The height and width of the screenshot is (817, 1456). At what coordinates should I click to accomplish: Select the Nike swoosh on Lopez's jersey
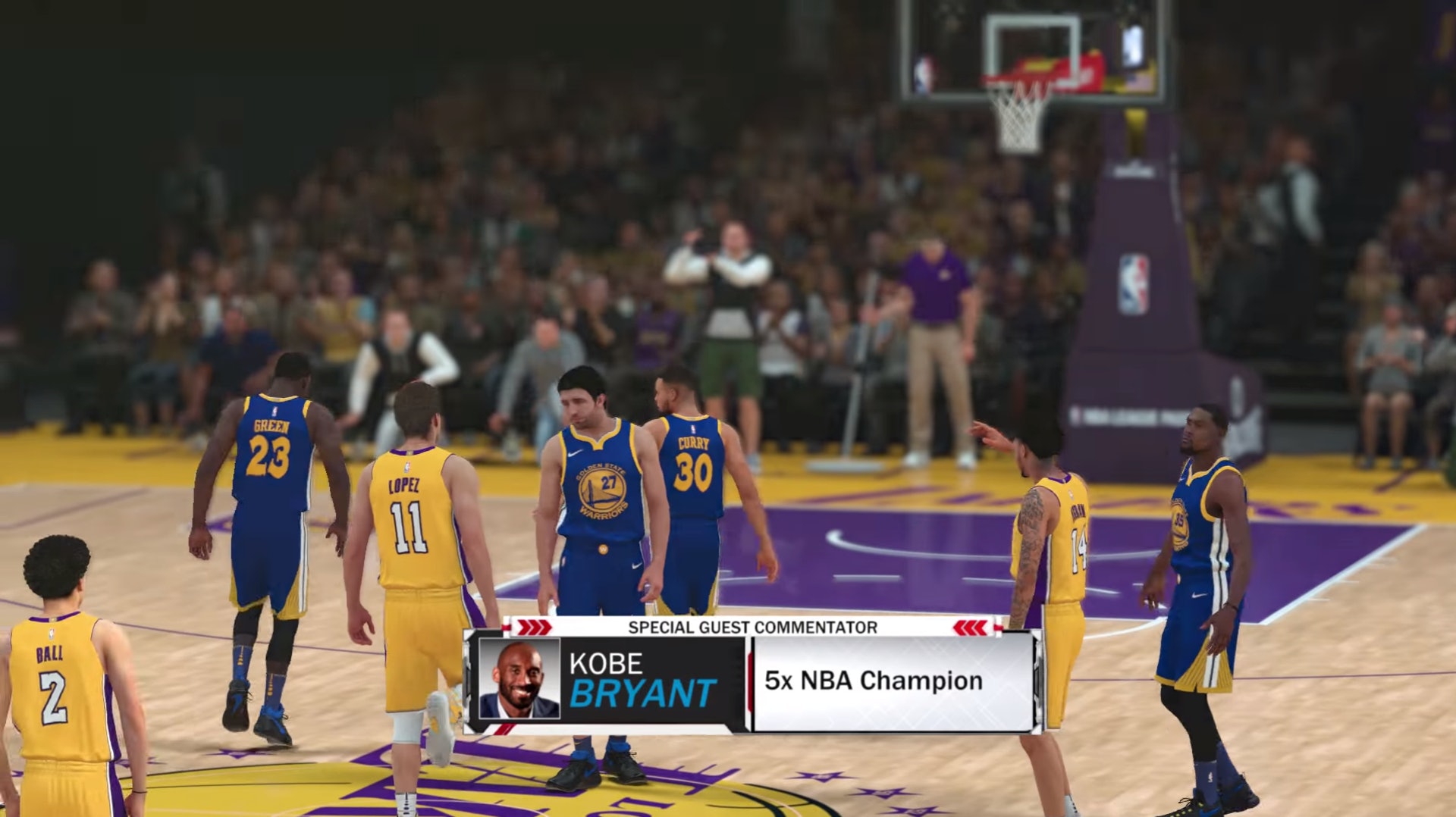click(409, 464)
